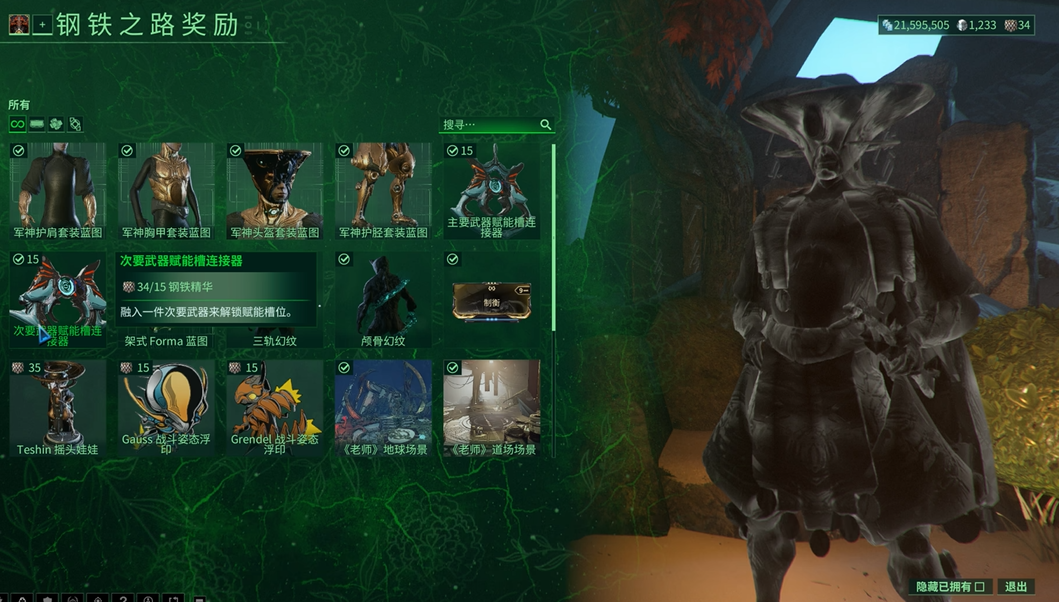Choose the 军神头盔套装蓝图 helmet item

click(274, 190)
